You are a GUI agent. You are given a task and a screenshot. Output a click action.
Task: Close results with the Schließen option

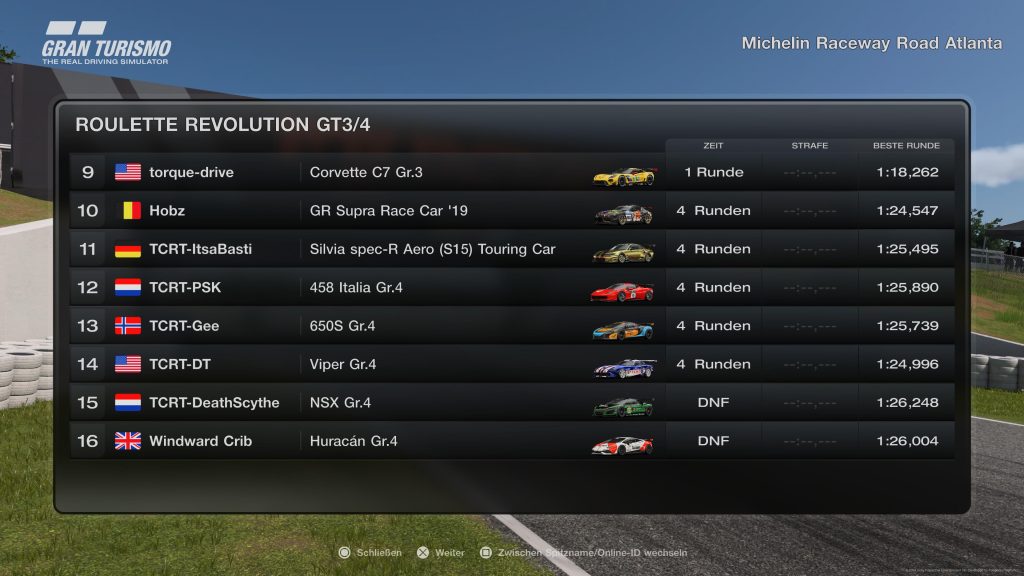[x=371, y=552]
